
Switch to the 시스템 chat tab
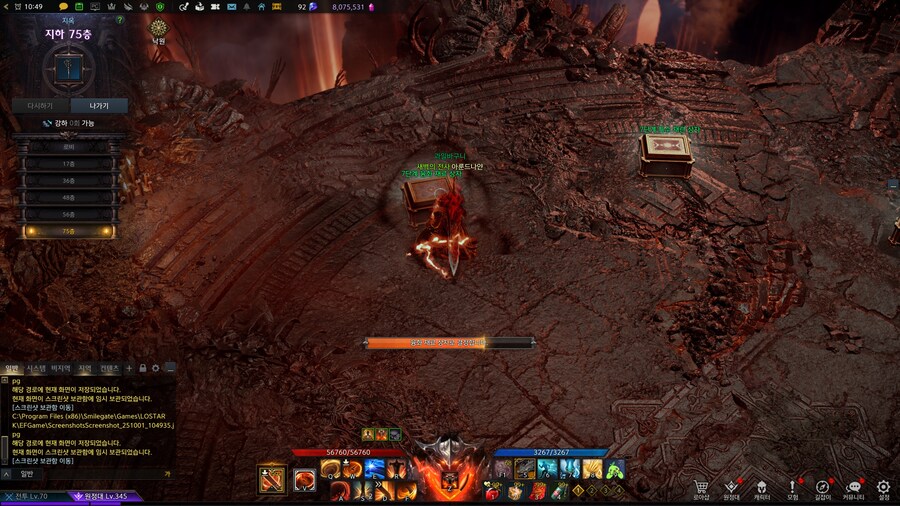tap(36, 368)
